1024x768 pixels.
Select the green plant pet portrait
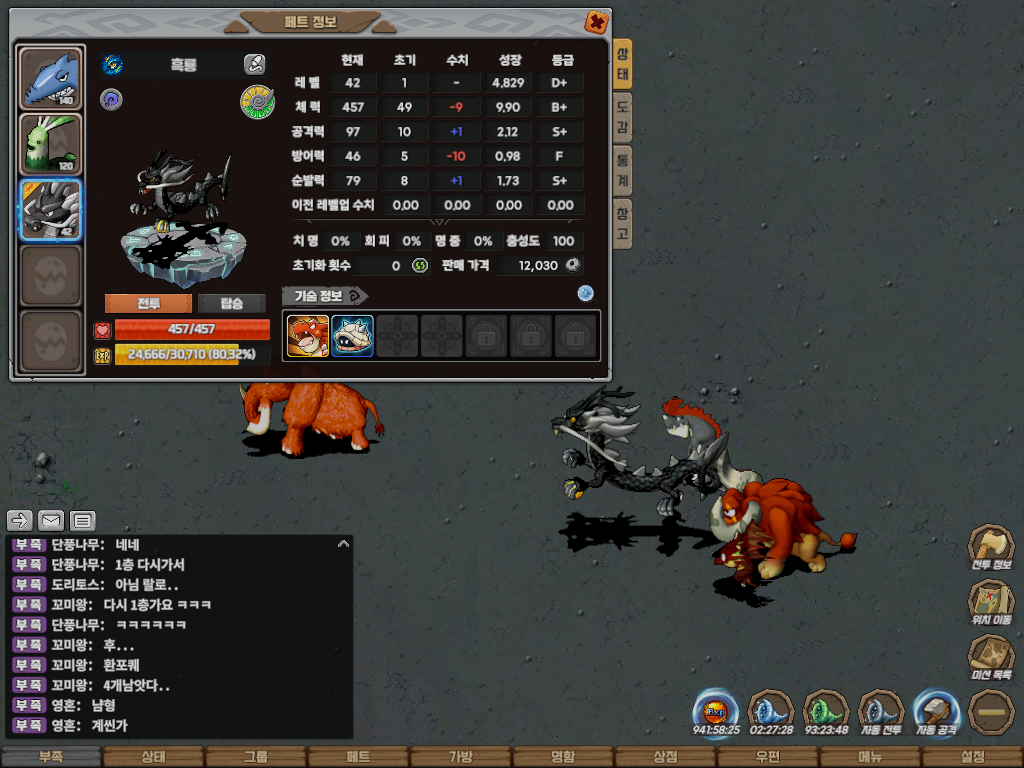click(51, 144)
